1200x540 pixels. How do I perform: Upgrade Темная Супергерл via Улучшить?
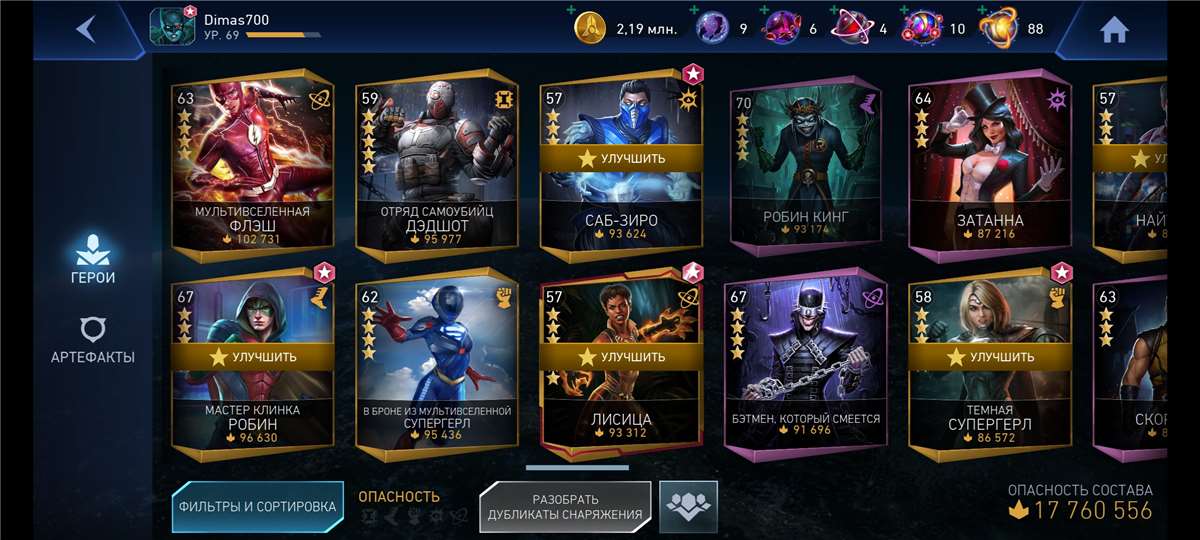point(989,356)
